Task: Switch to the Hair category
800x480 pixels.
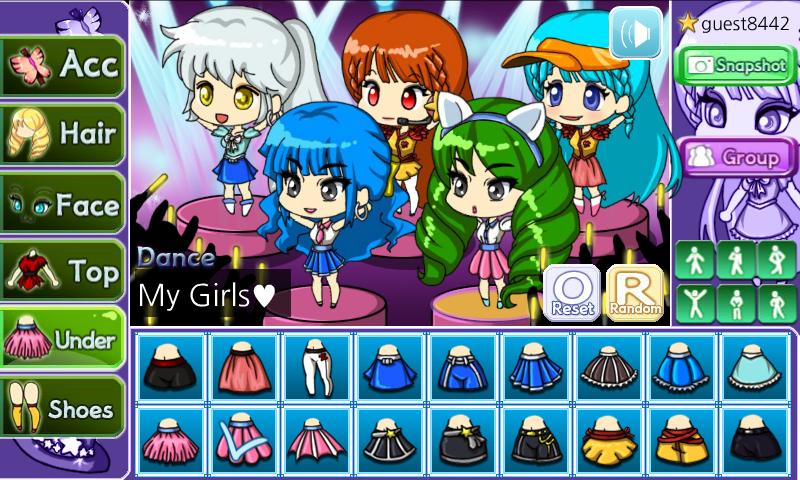Action: 63,134
